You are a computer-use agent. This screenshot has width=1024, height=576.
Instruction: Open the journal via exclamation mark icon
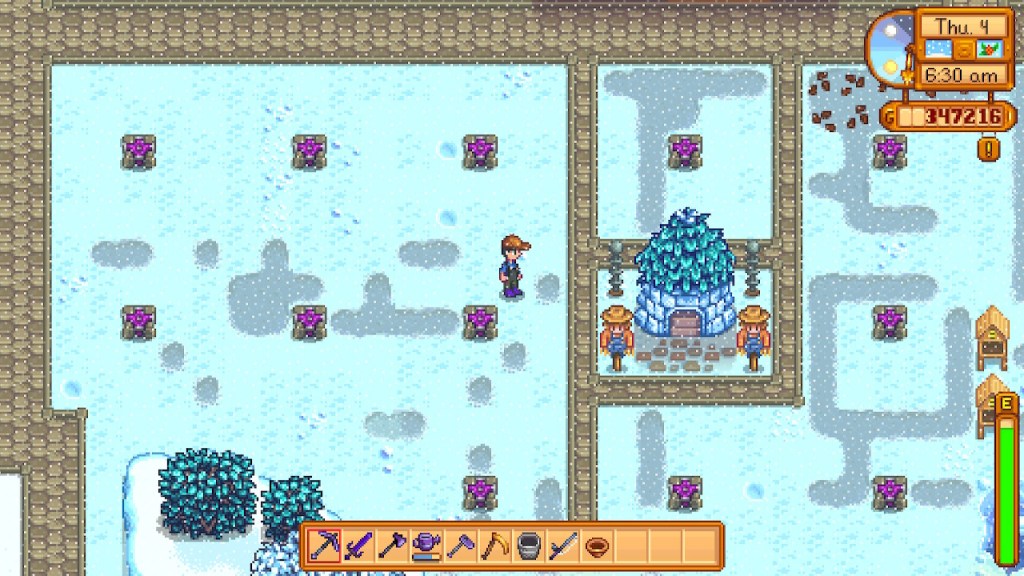989,149
